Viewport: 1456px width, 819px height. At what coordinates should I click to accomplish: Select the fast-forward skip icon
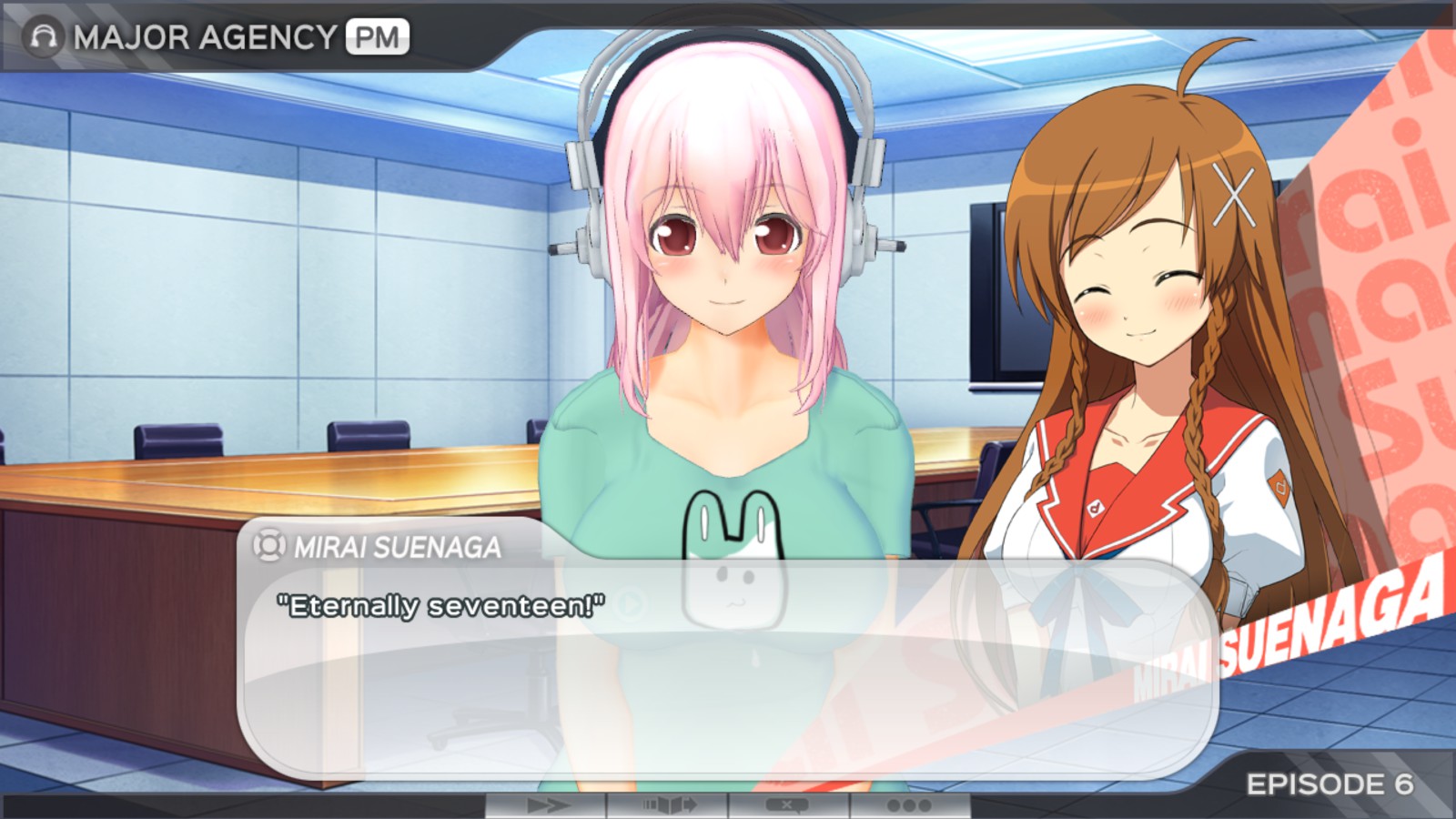pyautogui.click(x=551, y=805)
